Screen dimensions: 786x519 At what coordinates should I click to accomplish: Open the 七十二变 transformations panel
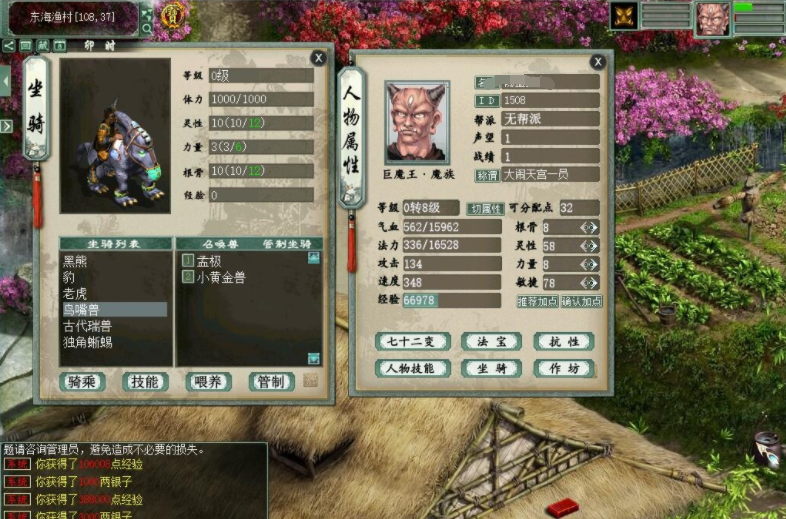pyautogui.click(x=411, y=341)
